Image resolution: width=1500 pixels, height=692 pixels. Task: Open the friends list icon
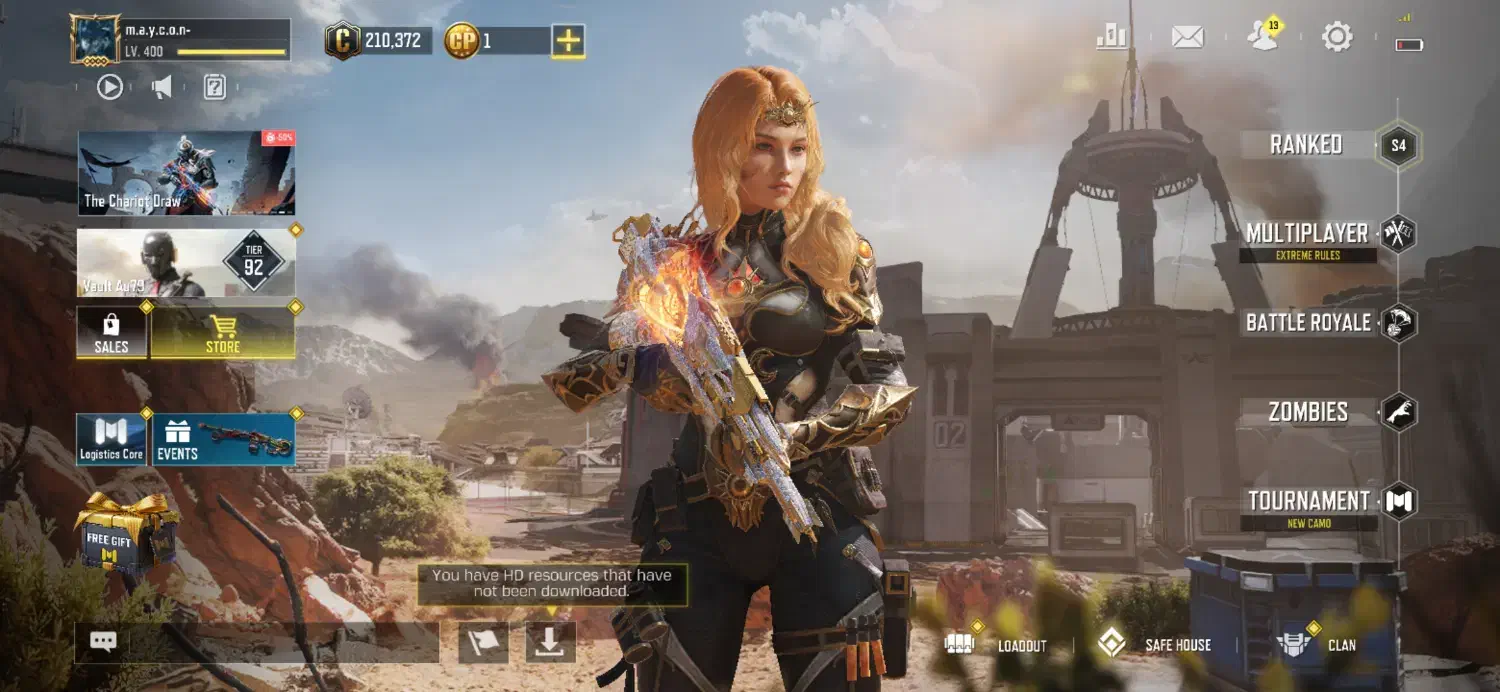click(1262, 37)
